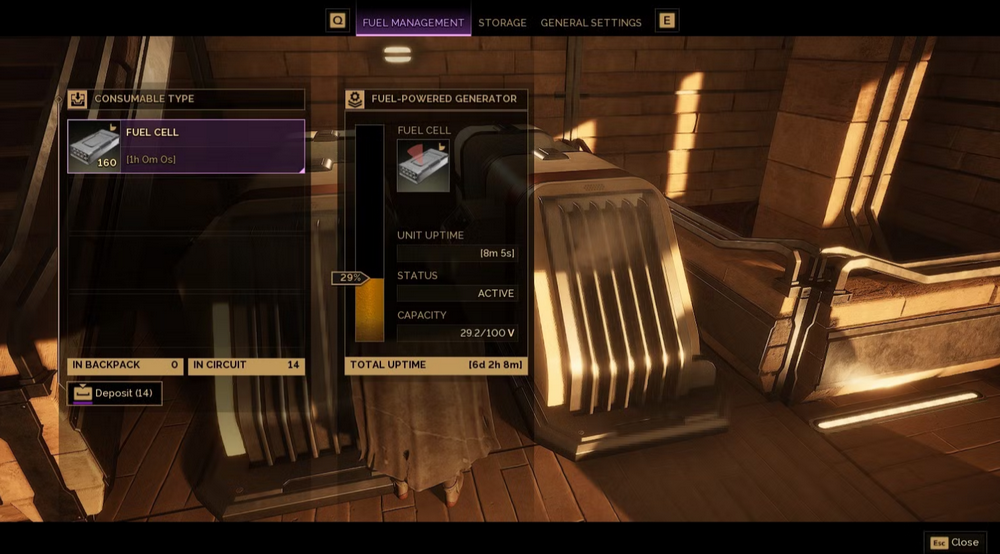Image resolution: width=1000 pixels, height=554 pixels.
Task: Go to the General Settings tab
Action: (x=591, y=22)
